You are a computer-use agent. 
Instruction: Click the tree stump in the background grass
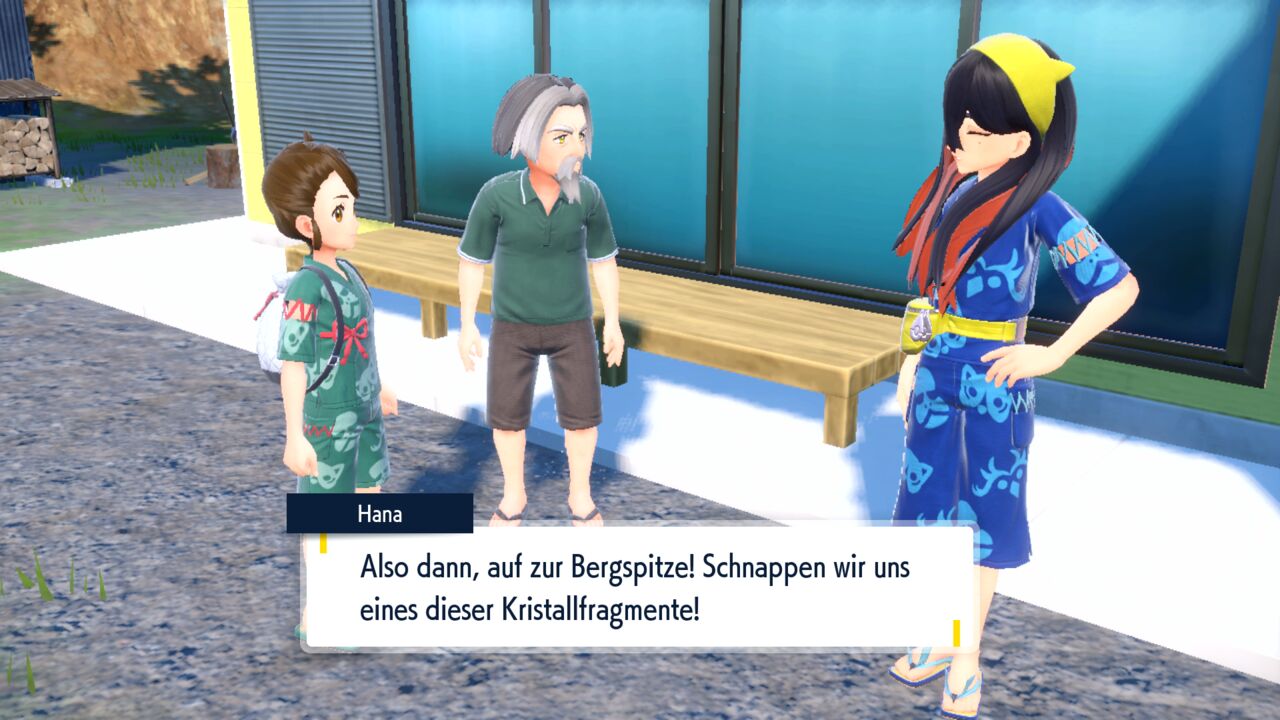pos(222,165)
